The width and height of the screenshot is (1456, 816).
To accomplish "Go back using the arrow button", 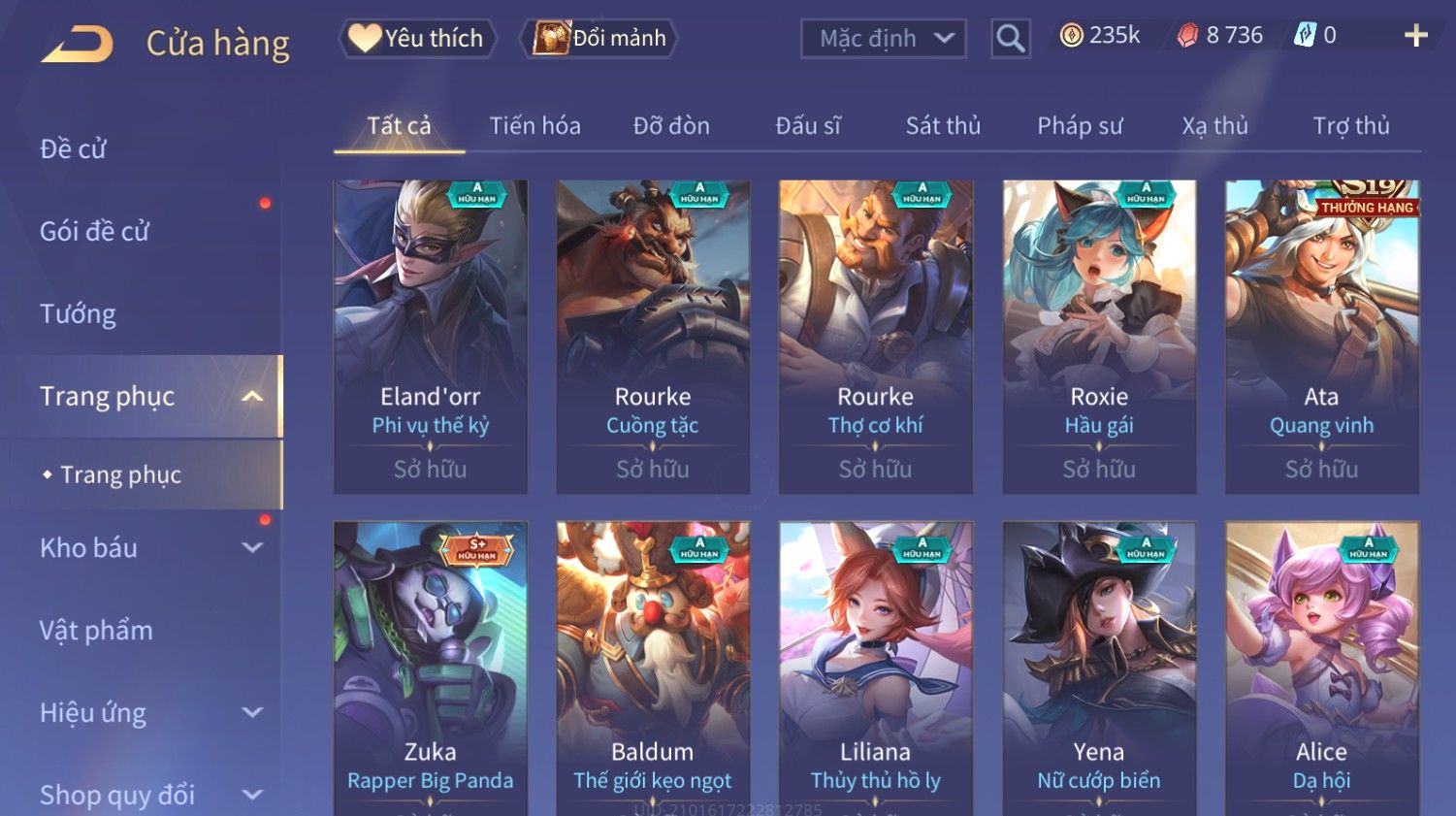I will point(77,44).
